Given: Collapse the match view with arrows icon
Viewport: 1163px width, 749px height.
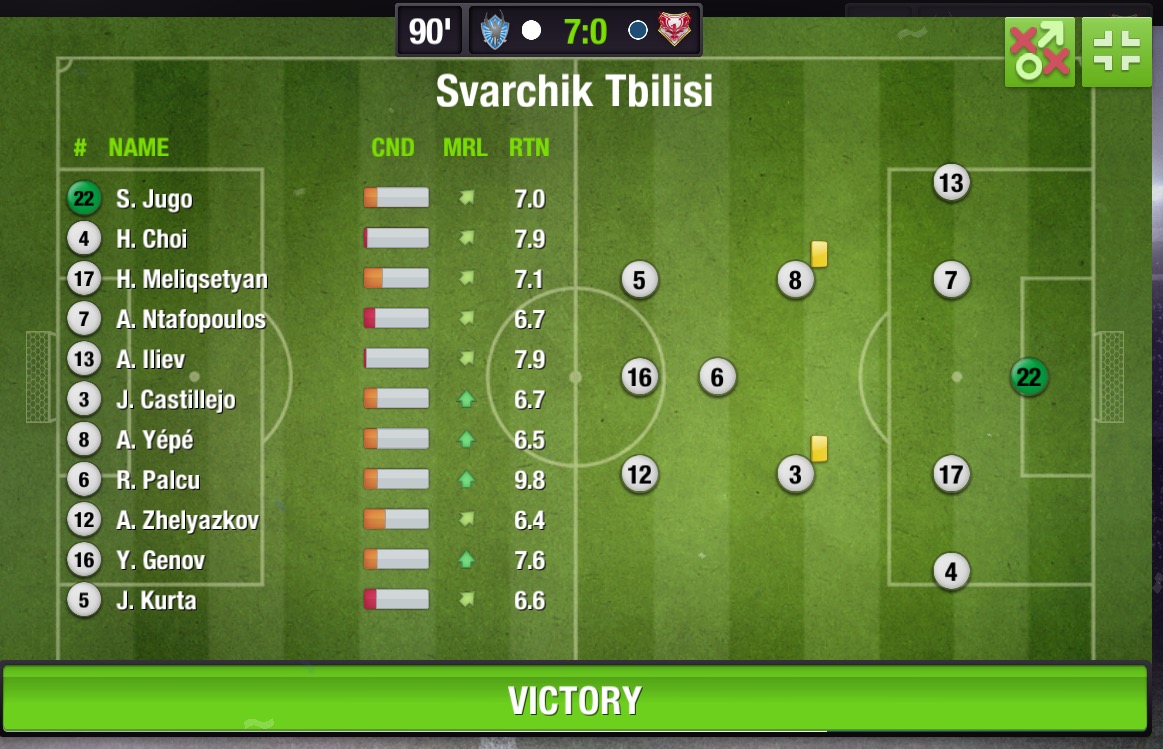Looking at the screenshot, I should 1116,52.
